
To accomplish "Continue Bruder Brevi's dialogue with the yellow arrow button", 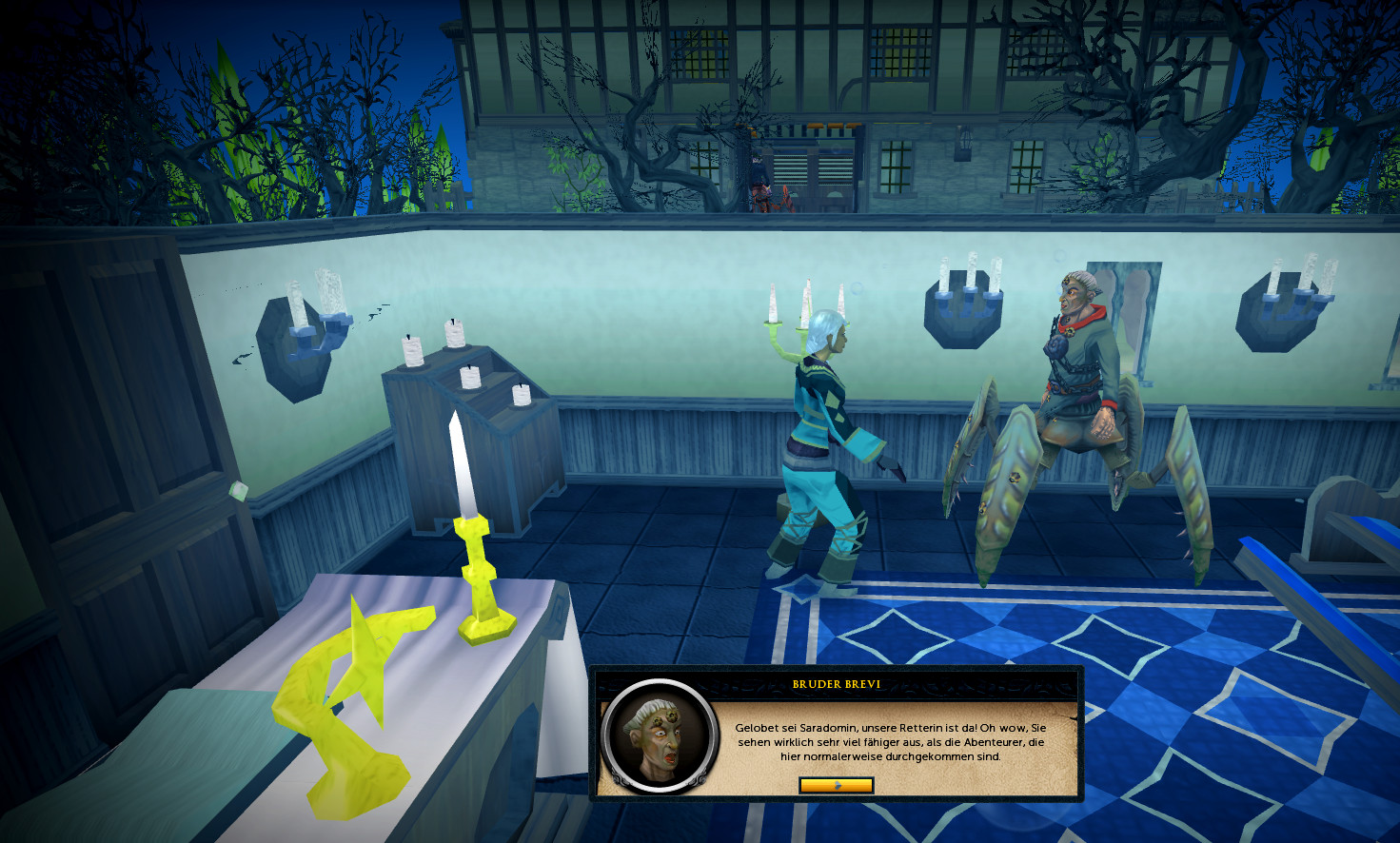I will (x=836, y=785).
